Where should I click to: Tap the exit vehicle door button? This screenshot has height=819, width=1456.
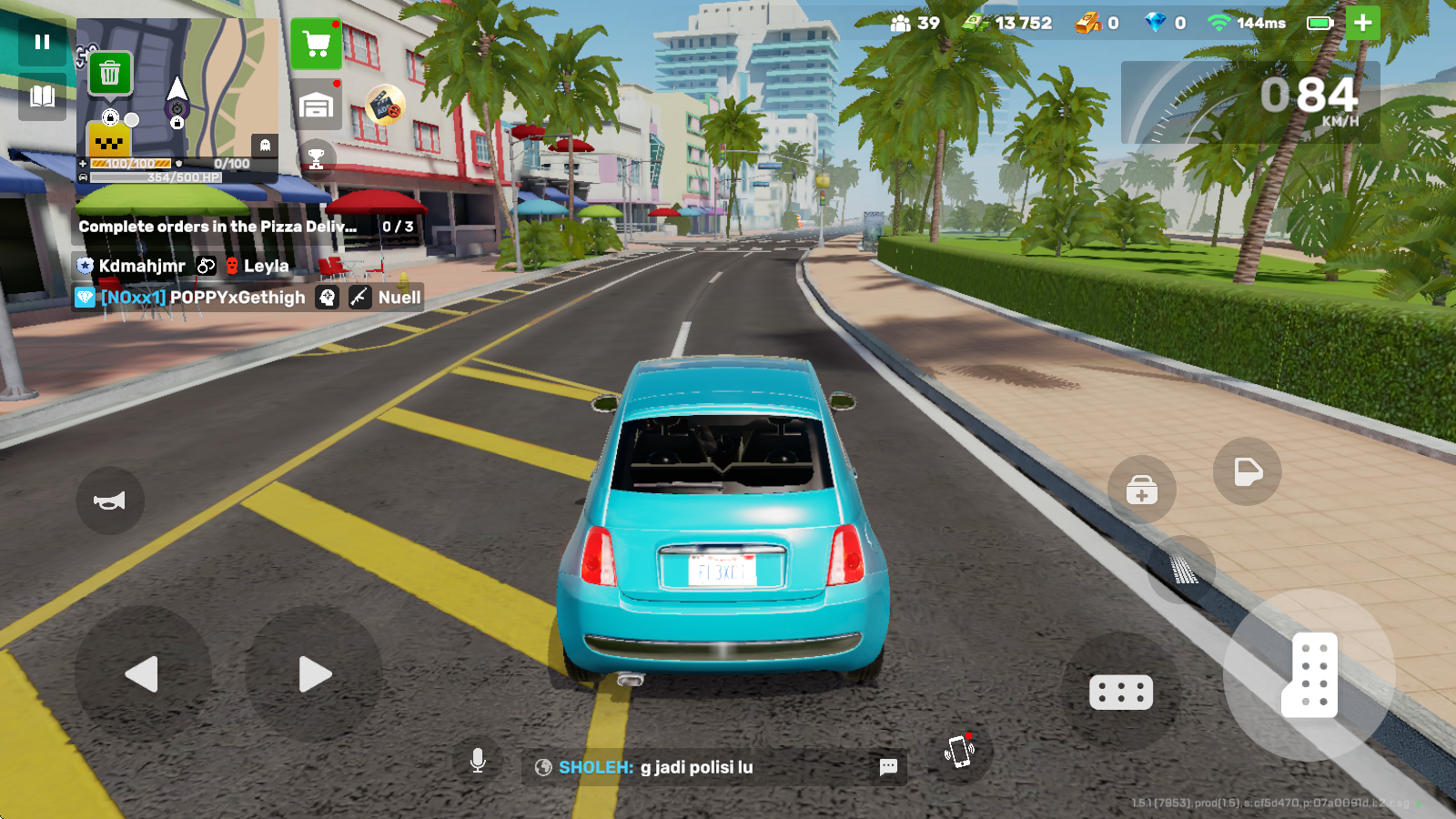[1247, 471]
